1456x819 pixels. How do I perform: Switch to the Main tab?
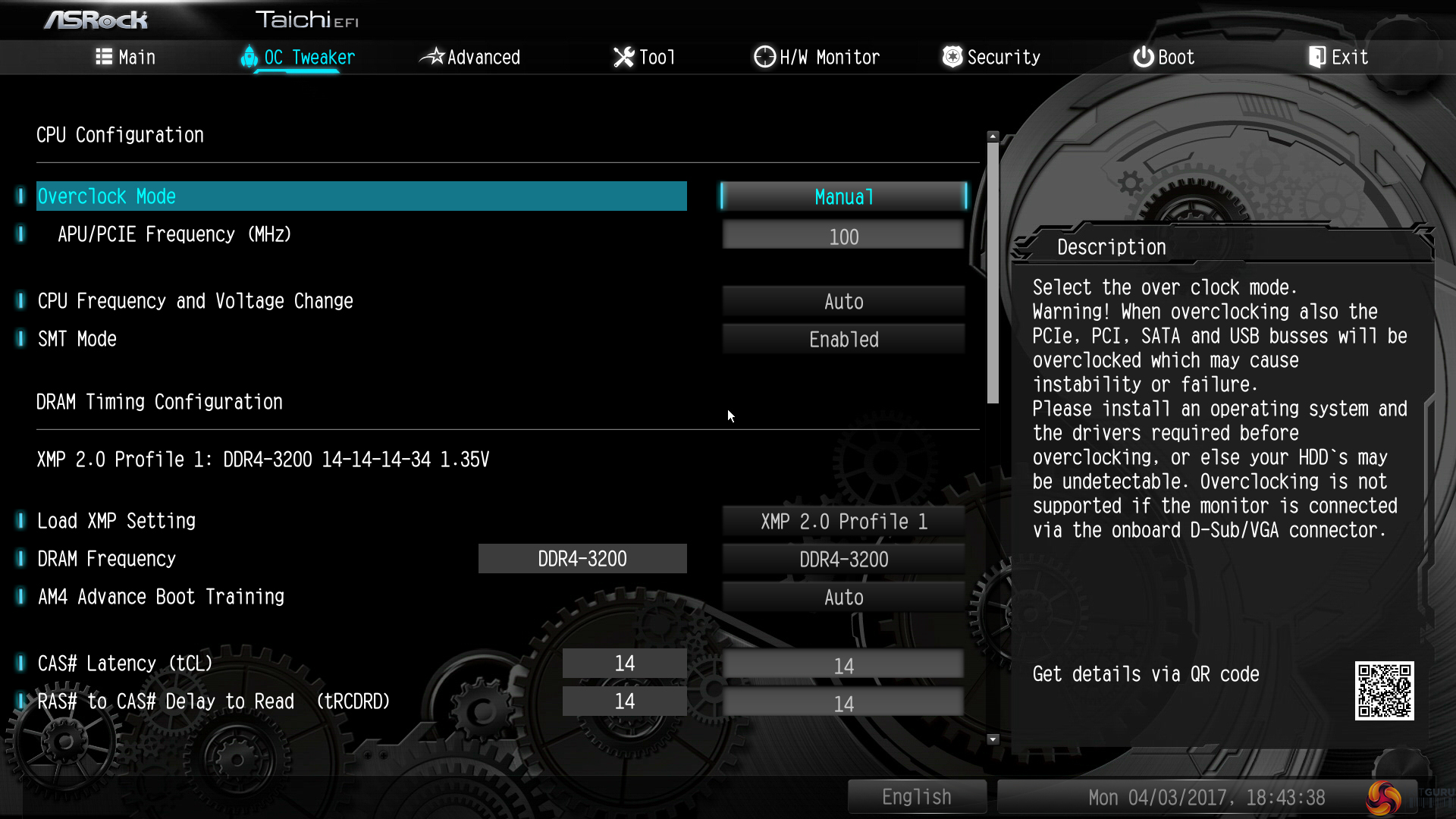[x=126, y=57]
